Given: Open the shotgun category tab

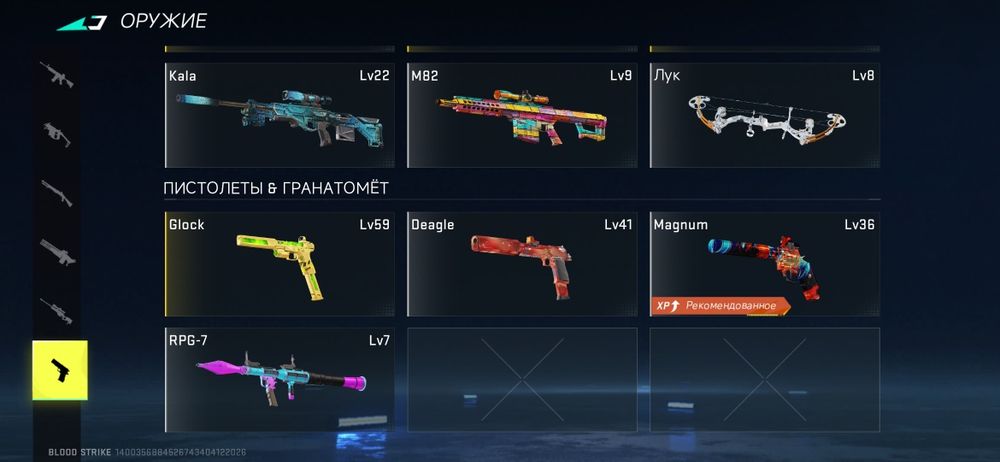Looking at the screenshot, I should pyautogui.click(x=56, y=192).
